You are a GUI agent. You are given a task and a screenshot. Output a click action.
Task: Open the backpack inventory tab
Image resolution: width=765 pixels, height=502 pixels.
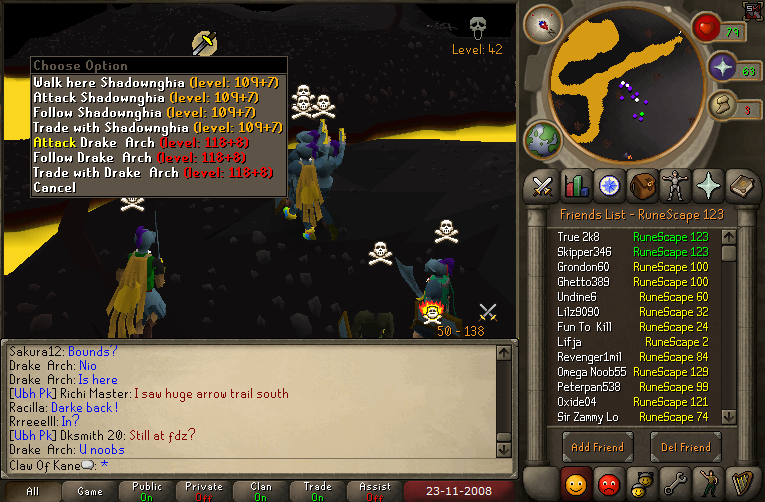641,186
